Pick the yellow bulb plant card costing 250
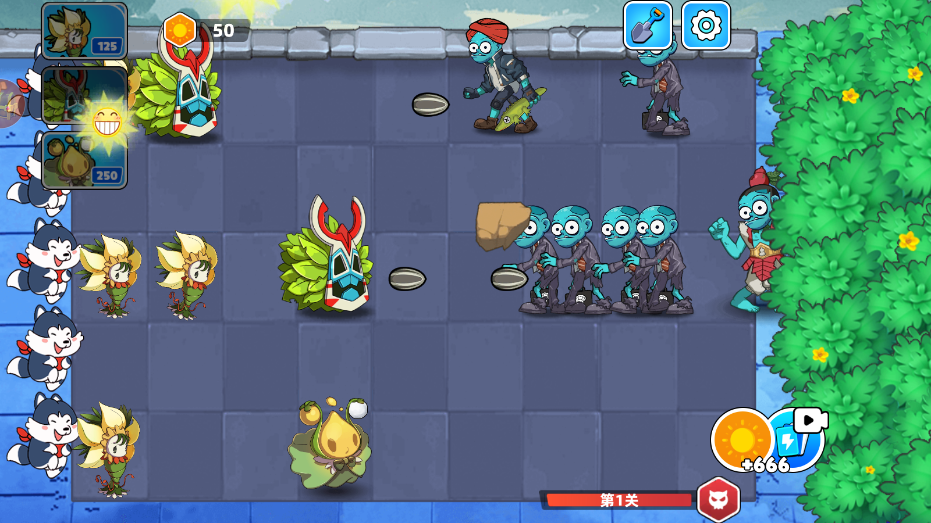This screenshot has width=931, height=523. pyautogui.click(x=84, y=160)
